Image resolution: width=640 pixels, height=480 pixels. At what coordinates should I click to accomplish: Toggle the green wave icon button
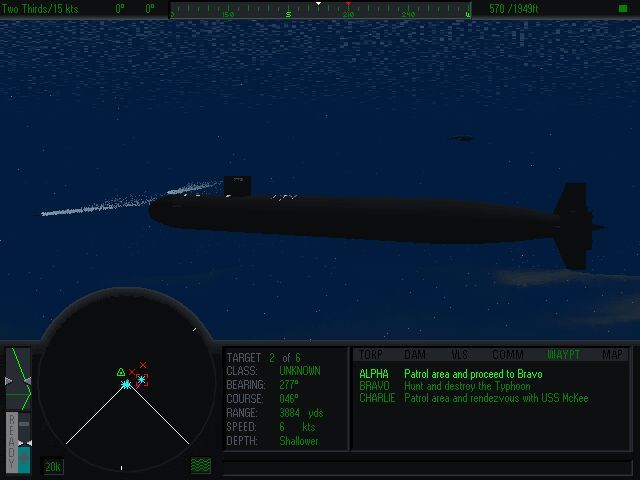[201, 466]
